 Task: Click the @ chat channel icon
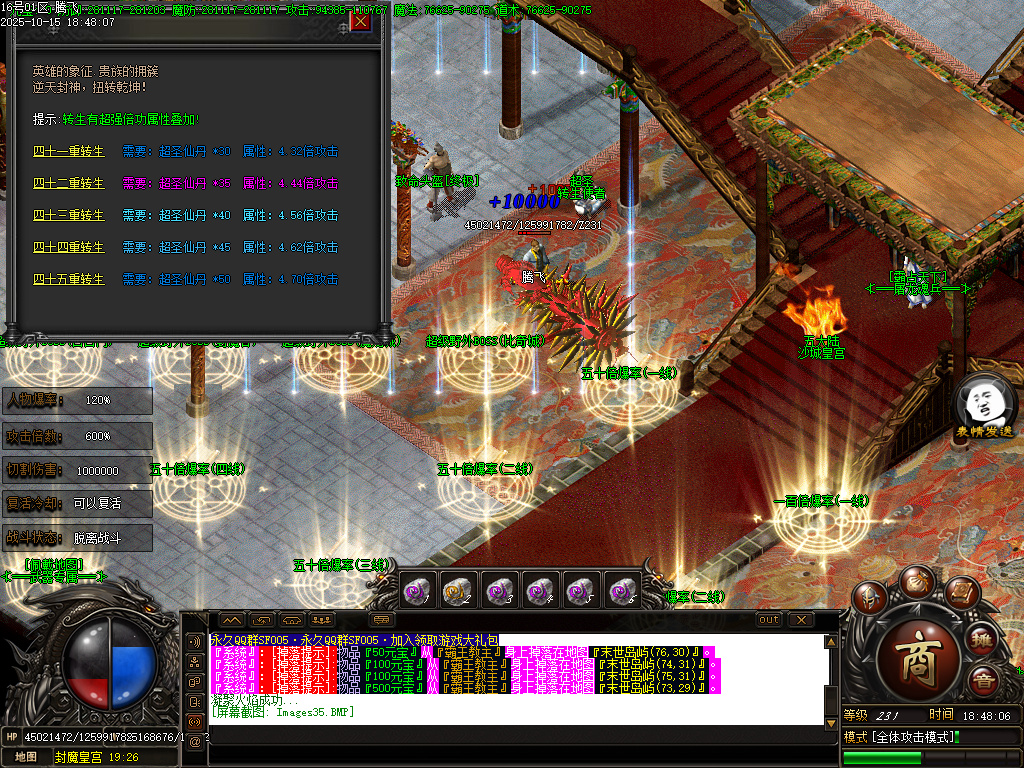(x=194, y=741)
